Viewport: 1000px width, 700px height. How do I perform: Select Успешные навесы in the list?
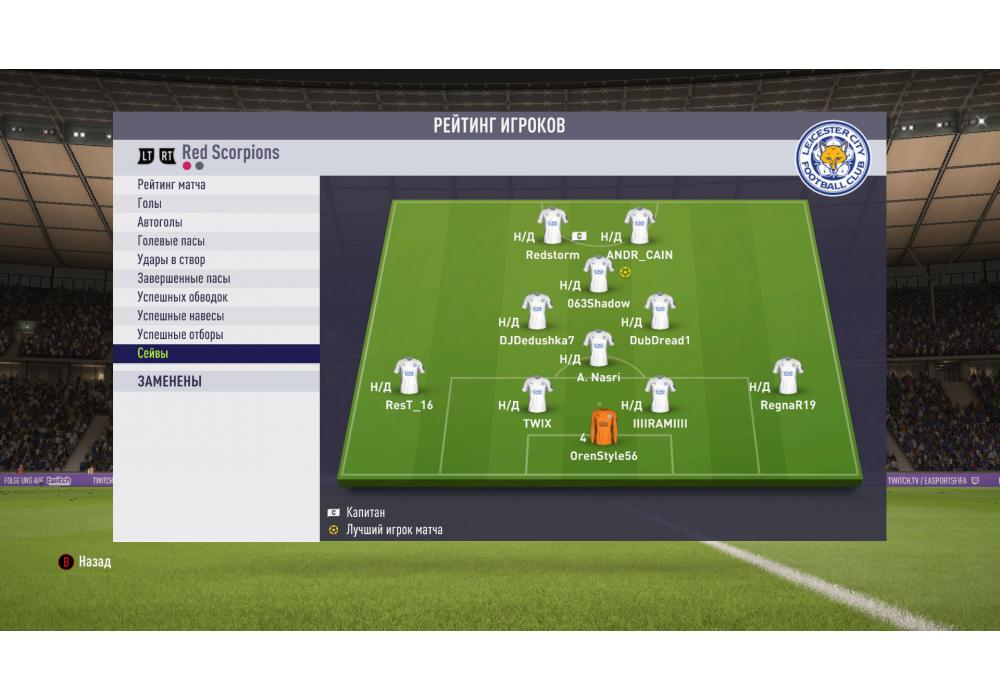tap(216, 316)
